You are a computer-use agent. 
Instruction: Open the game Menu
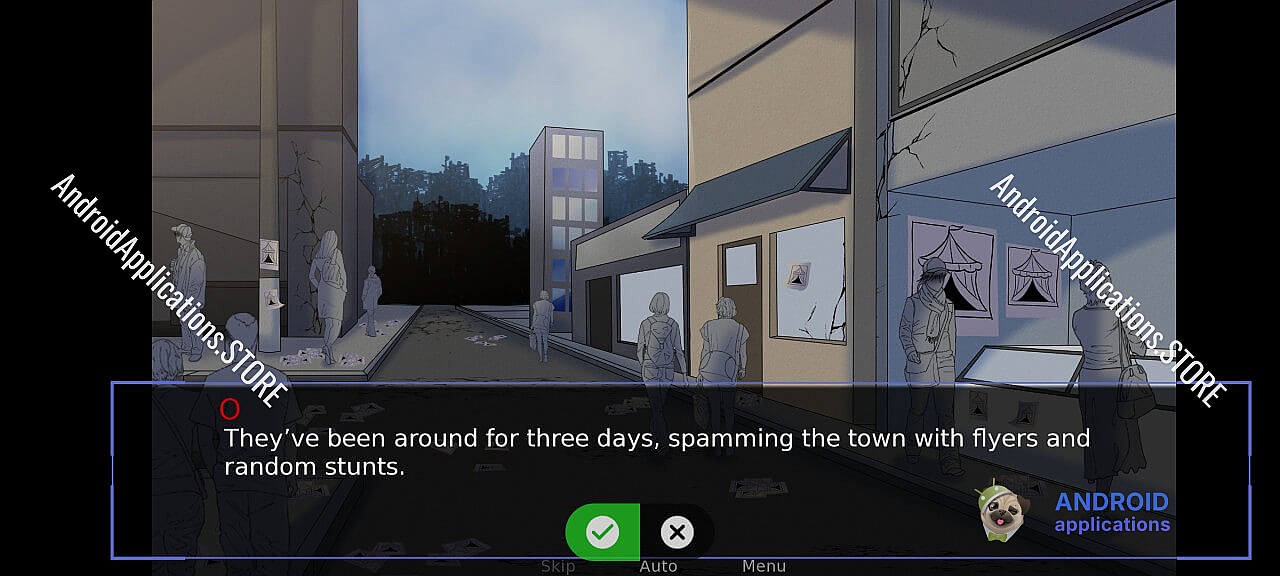click(764, 566)
